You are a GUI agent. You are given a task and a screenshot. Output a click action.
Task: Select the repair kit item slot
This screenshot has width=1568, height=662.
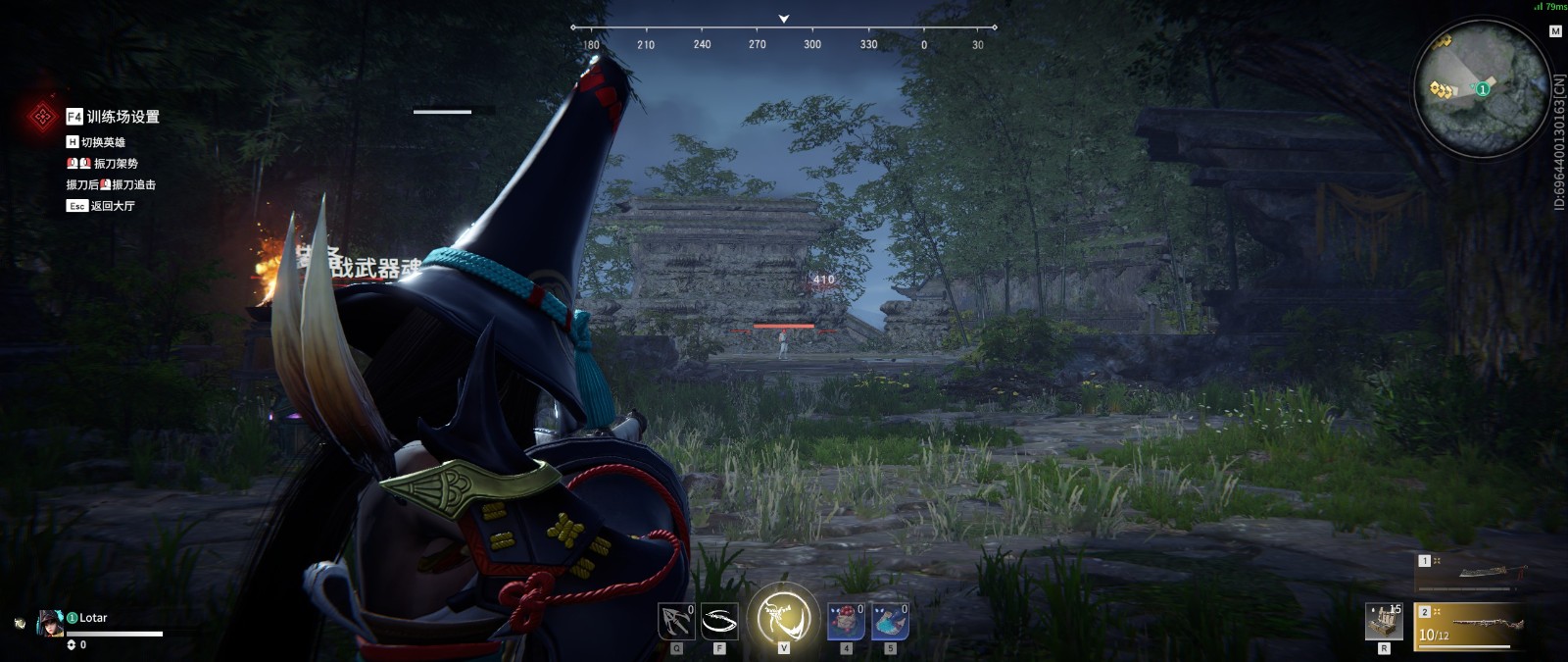[1384, 622]
